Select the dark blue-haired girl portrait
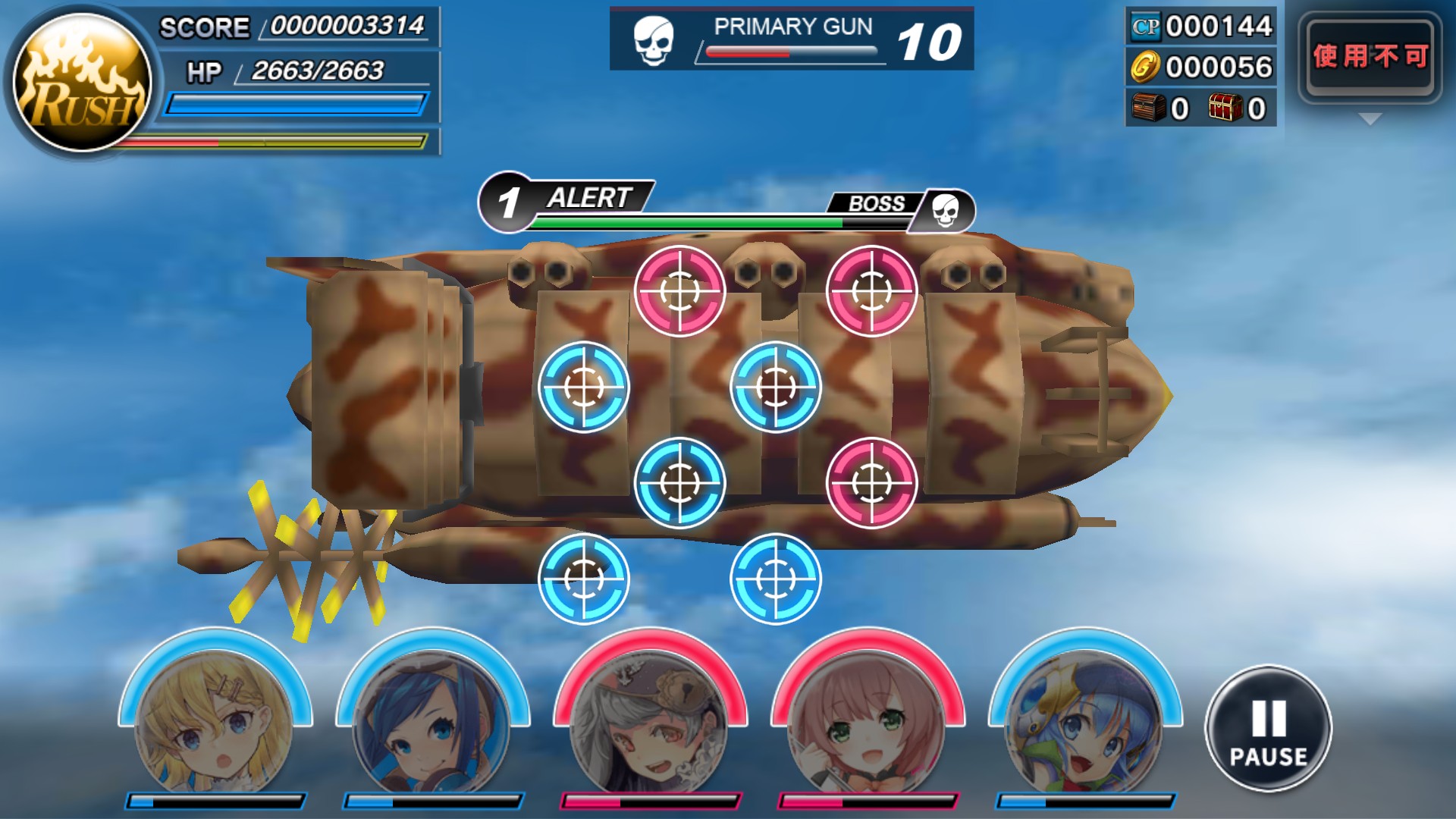1456x819 pixels. point(432,720)
